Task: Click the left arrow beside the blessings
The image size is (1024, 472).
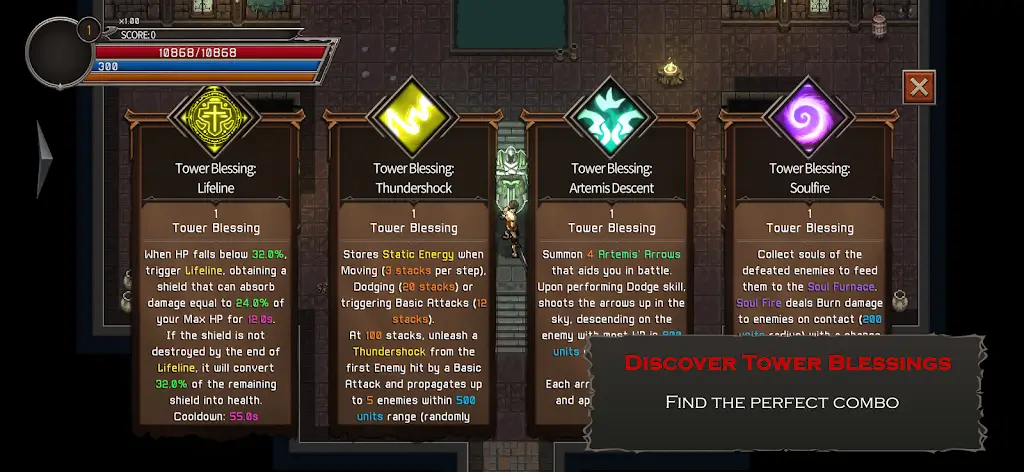Action: [x=44, y=158]
